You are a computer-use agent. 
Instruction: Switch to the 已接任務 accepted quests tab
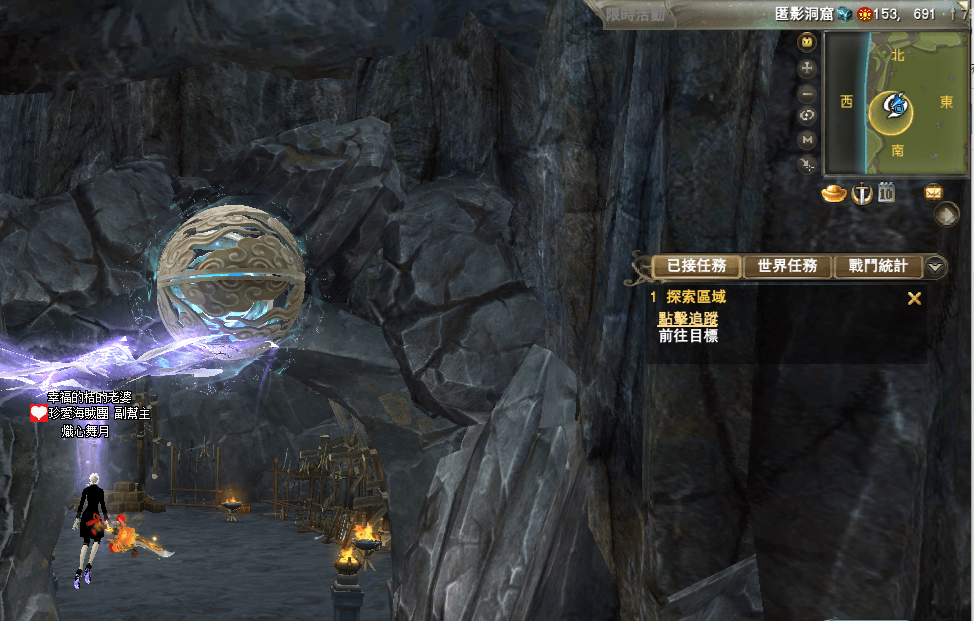pyautogui.click(x=696, y=266)
